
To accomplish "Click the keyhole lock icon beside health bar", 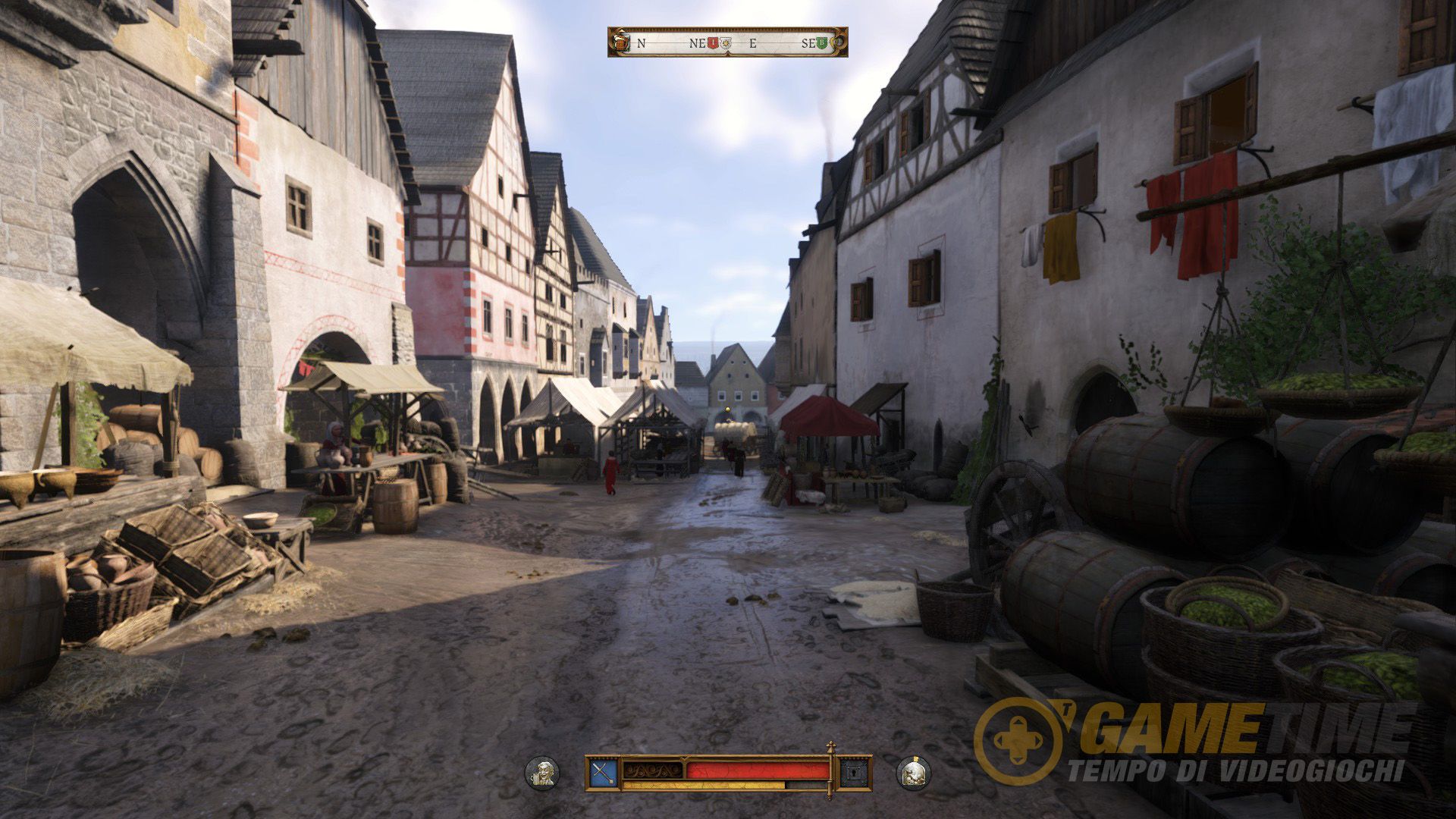I will click(854, 773).
